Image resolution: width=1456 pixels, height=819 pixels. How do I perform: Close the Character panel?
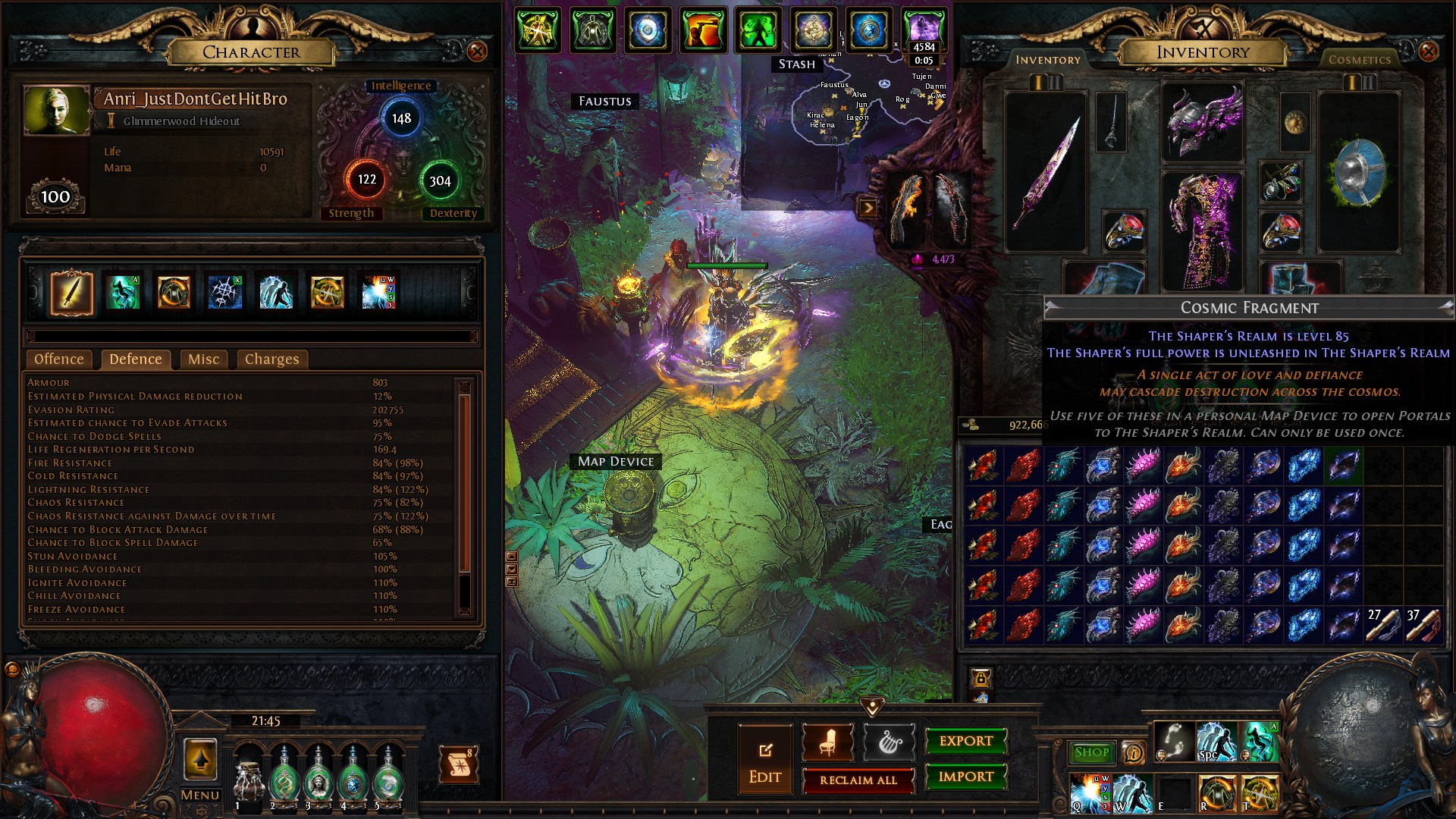click(x=477, y=52)
